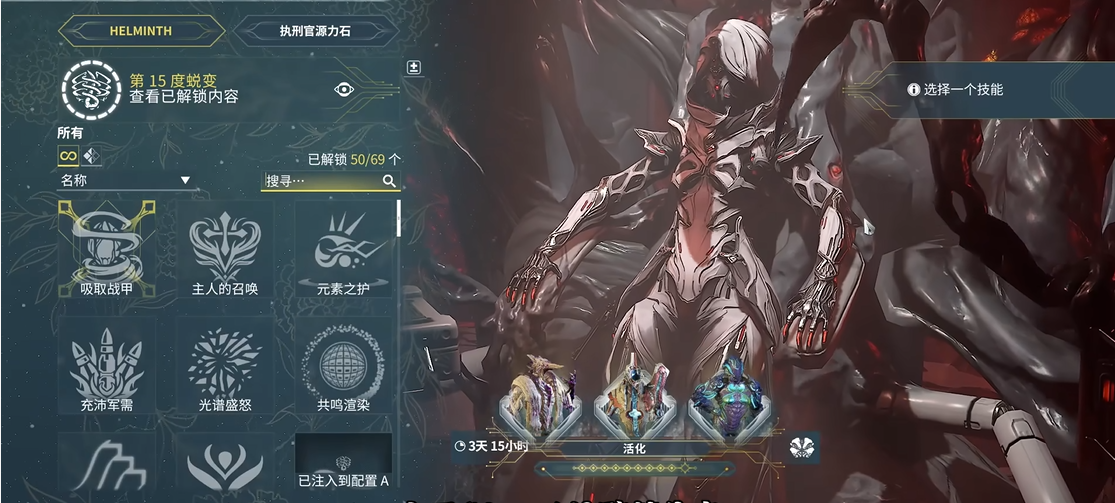This screenshot has width=1115, height=503.
Task: Select the infinity filter icon
Action: coord(68,156)
